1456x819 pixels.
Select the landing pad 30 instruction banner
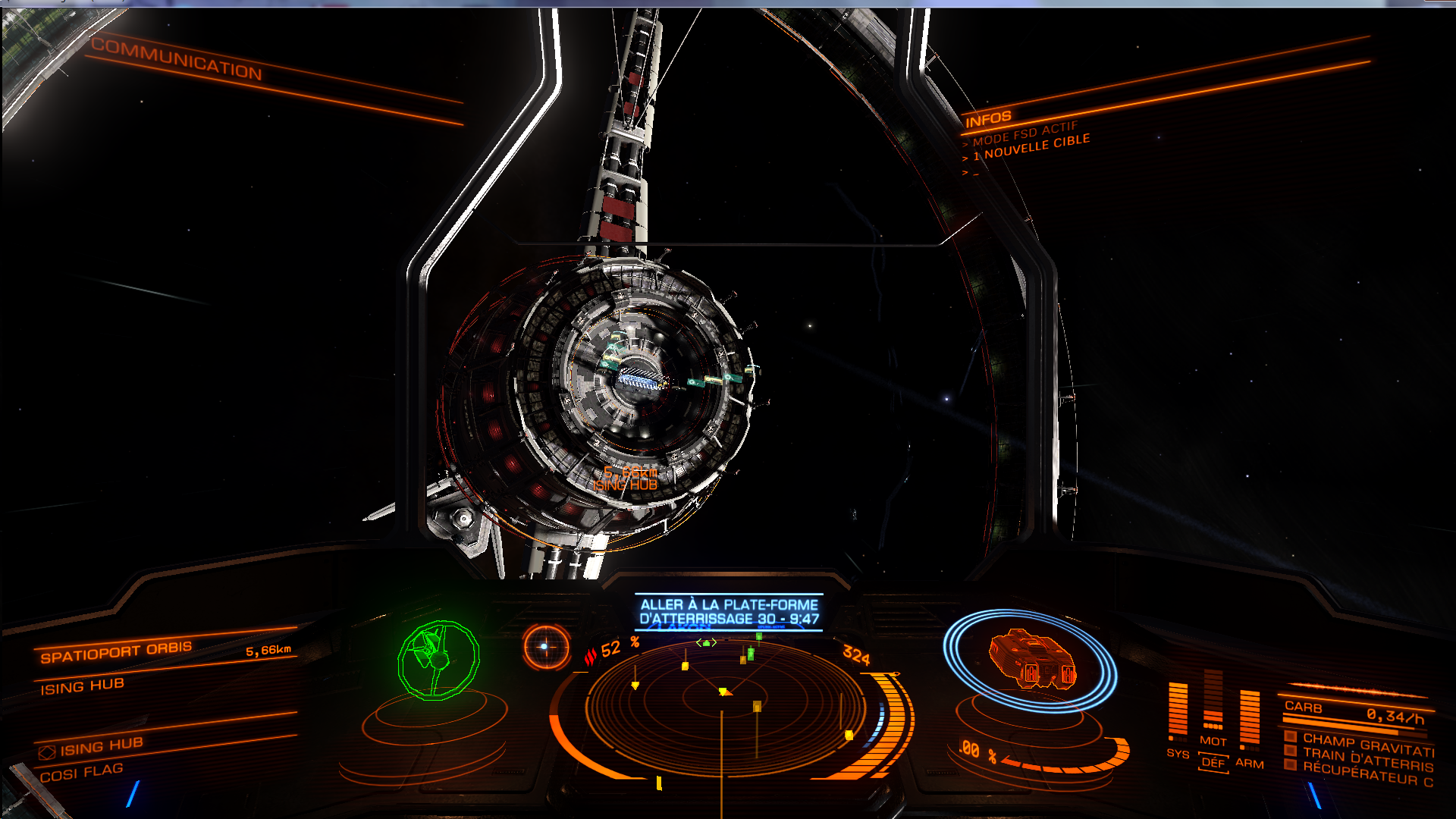point(729,612)
